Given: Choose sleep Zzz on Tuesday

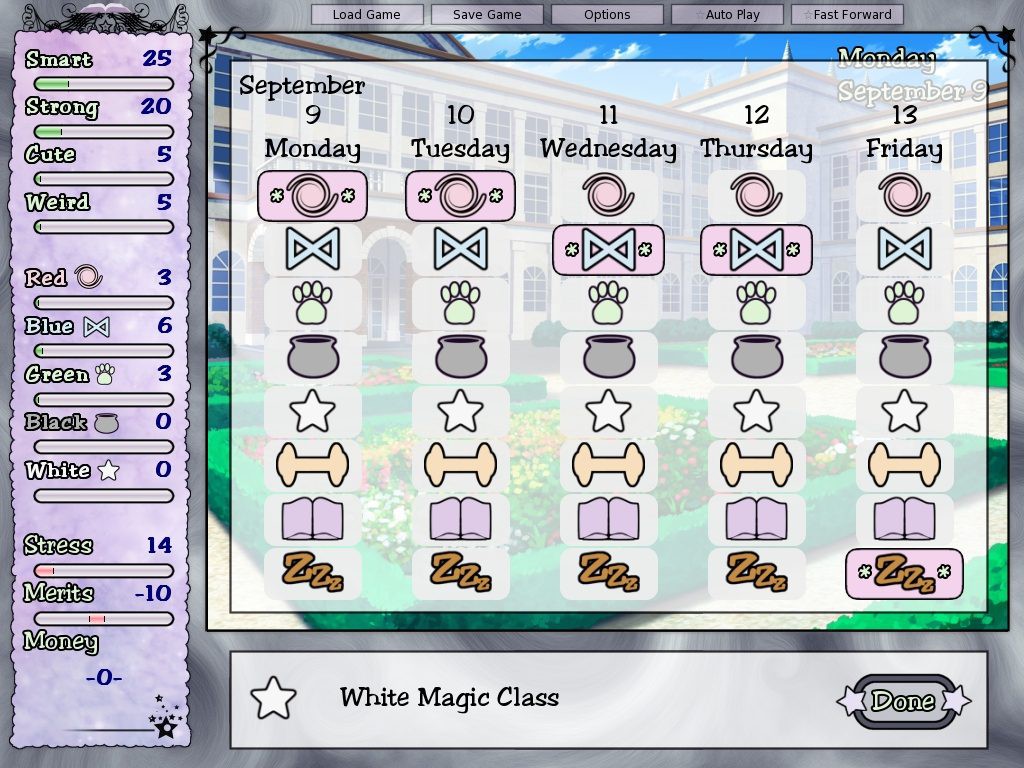Looking at the screenshot, I should click(460, 573).
